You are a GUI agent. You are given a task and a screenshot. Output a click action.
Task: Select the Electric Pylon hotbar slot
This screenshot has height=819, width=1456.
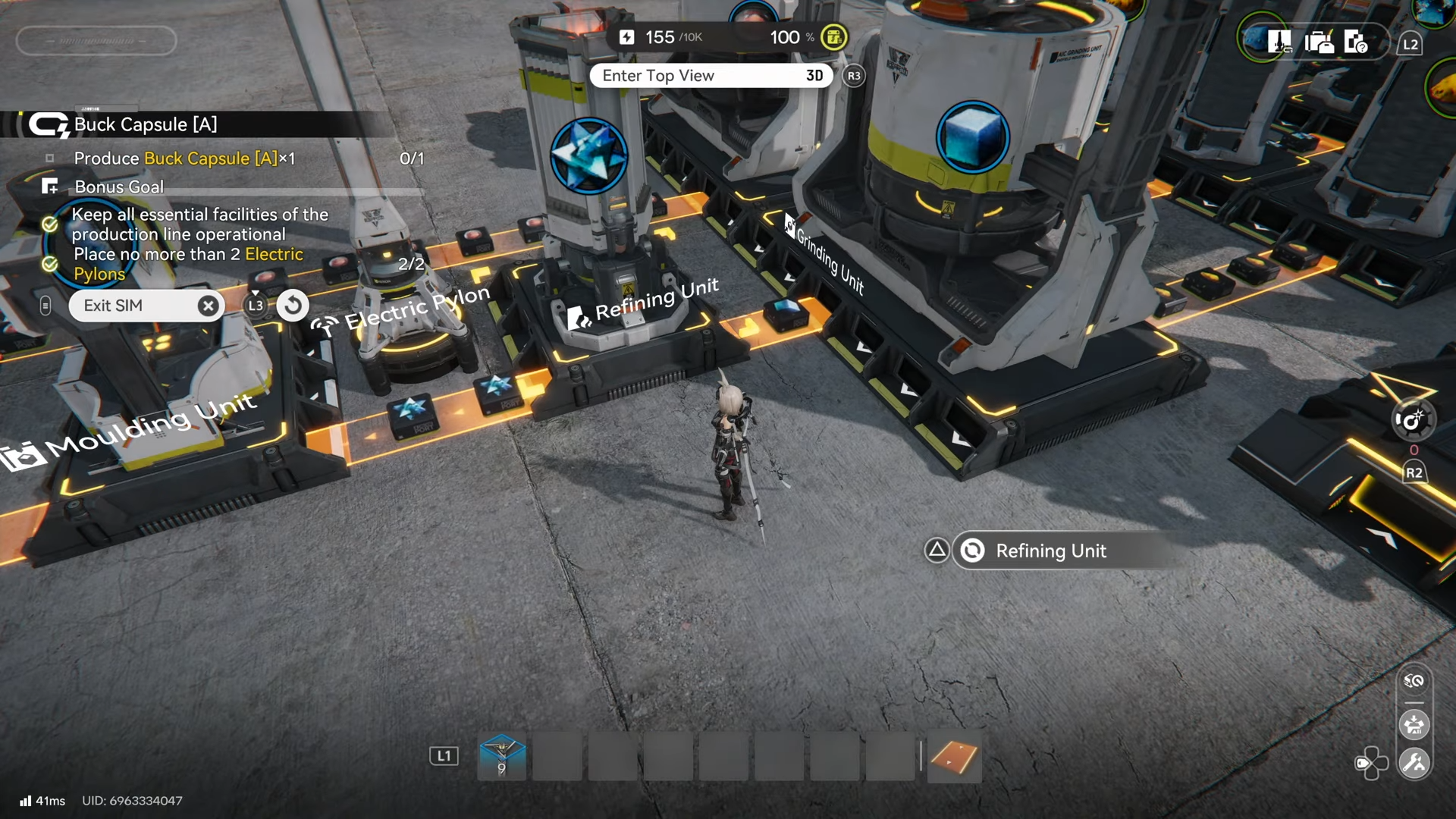point(501,756)
